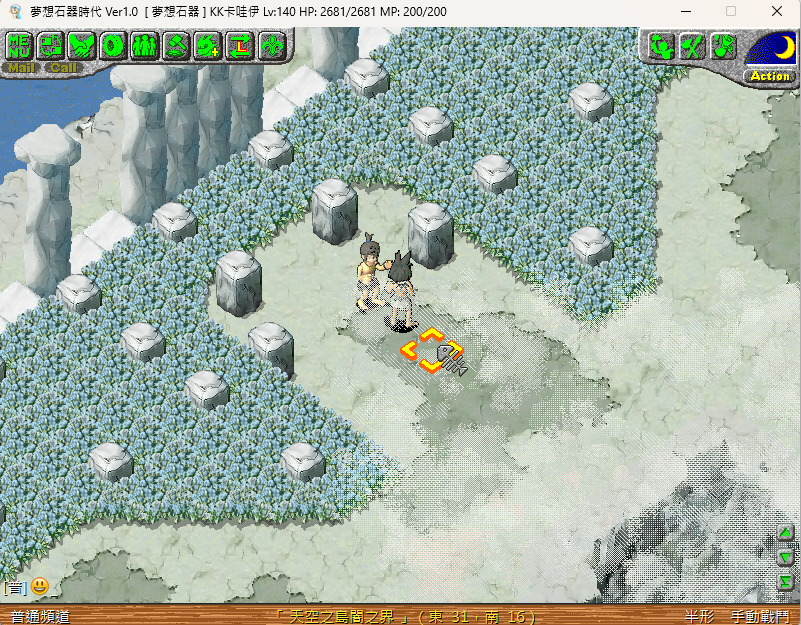Open the green MENU button
The height and width of the screenshot is (625, 801).
tap(19, 45)
